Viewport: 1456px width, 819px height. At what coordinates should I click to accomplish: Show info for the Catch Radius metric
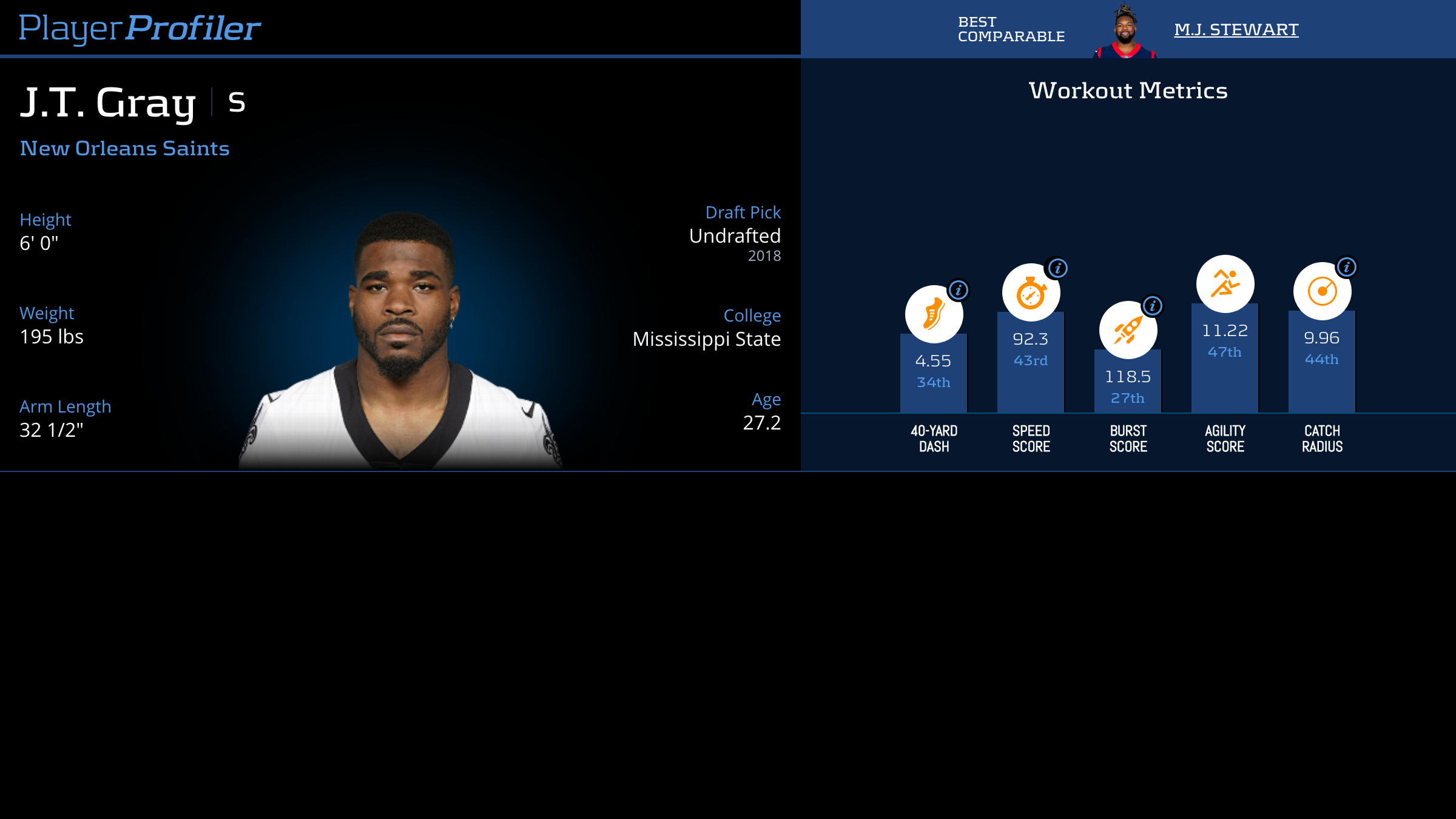(1347, 267)
